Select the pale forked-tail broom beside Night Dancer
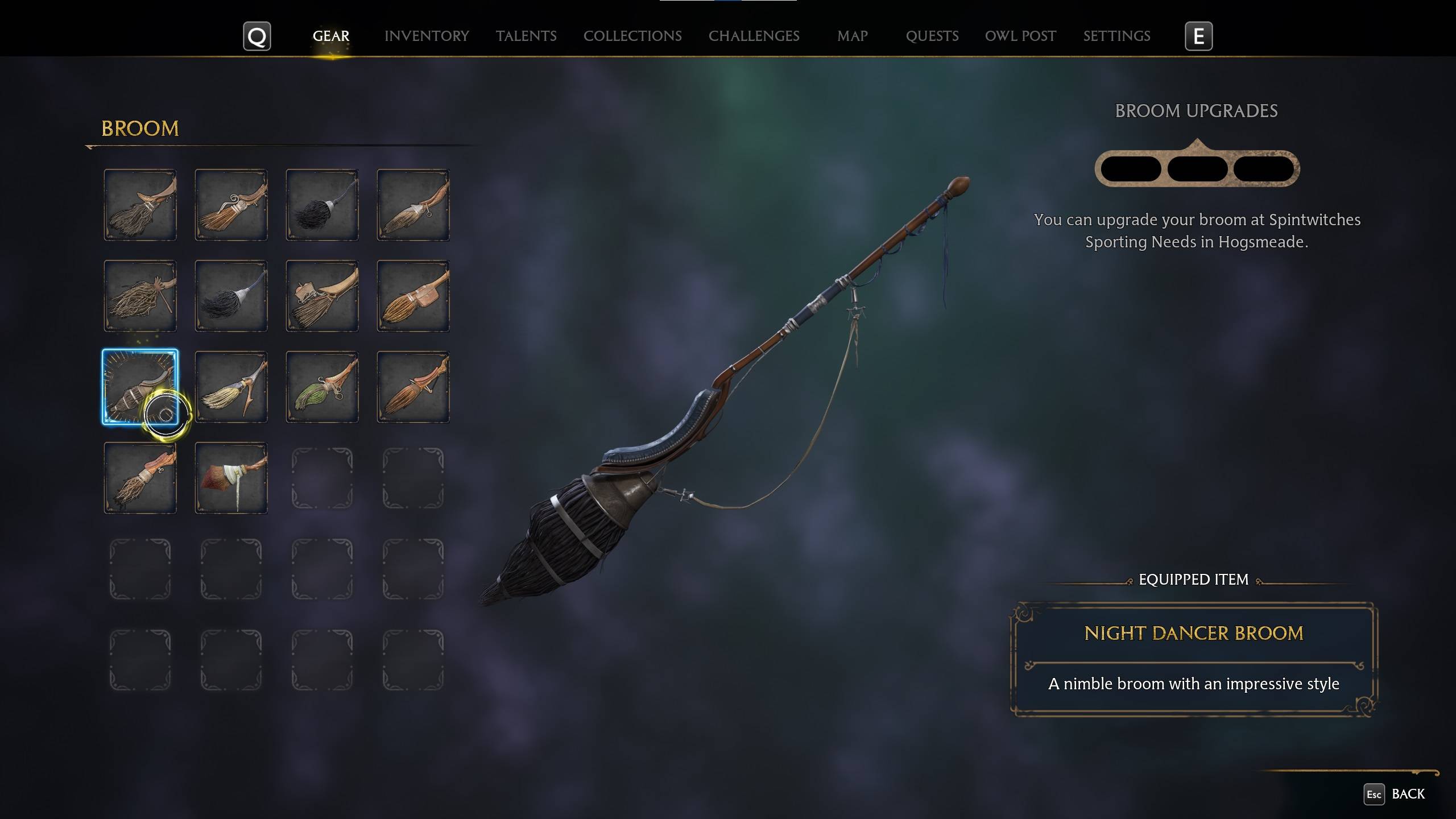 coord(231,387)
